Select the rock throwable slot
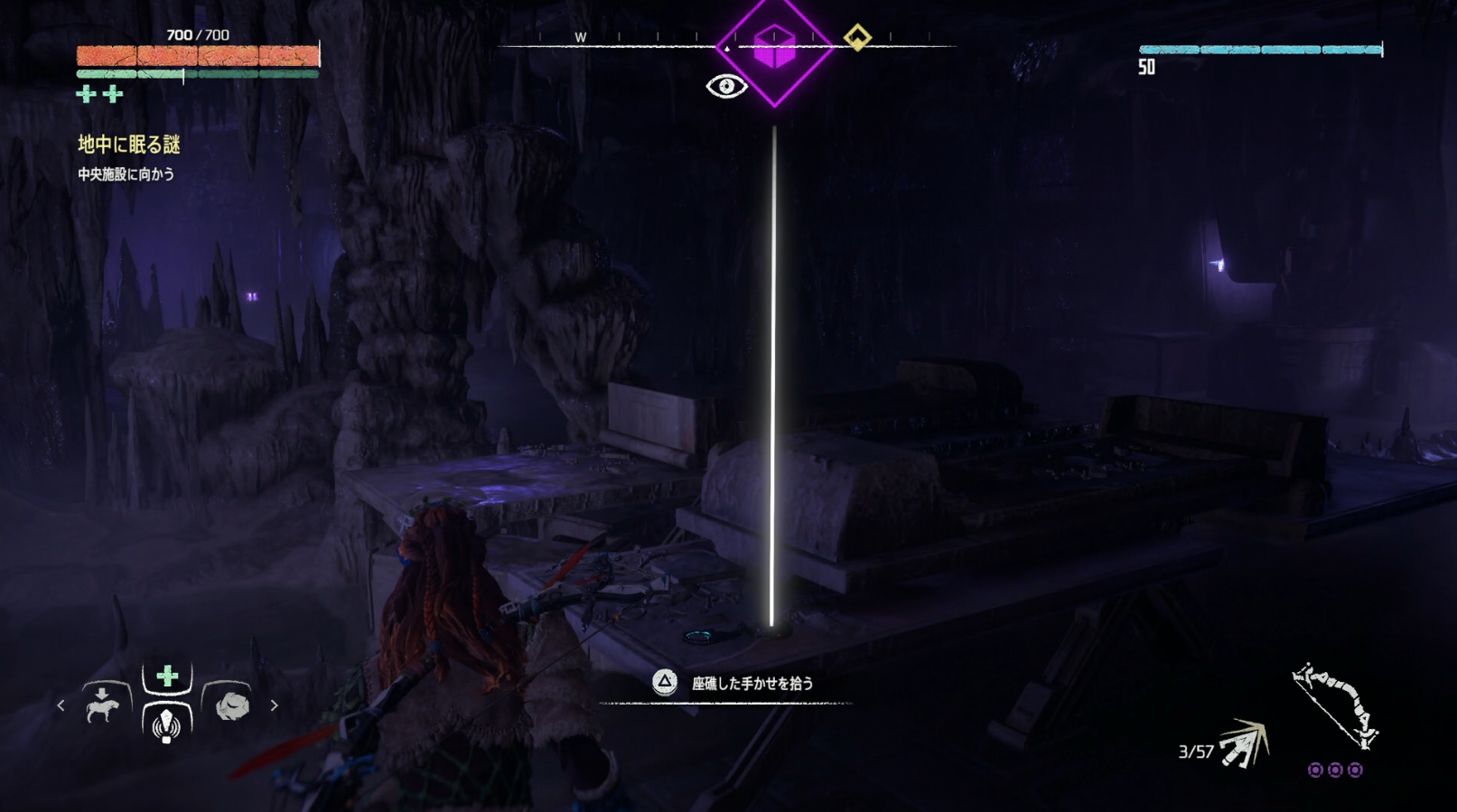This screenshot has width=1457, height=812. 231,705
